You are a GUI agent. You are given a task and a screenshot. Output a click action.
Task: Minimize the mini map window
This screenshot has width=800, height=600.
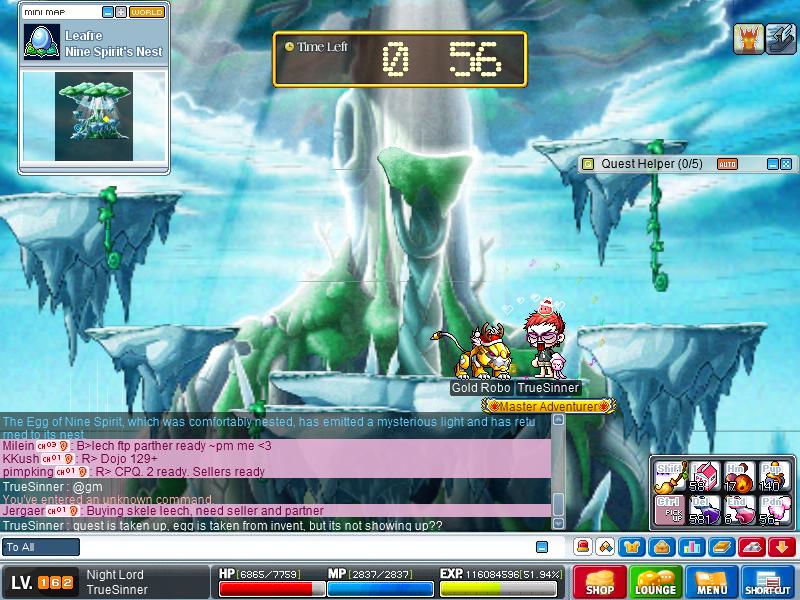coord(108,12)
